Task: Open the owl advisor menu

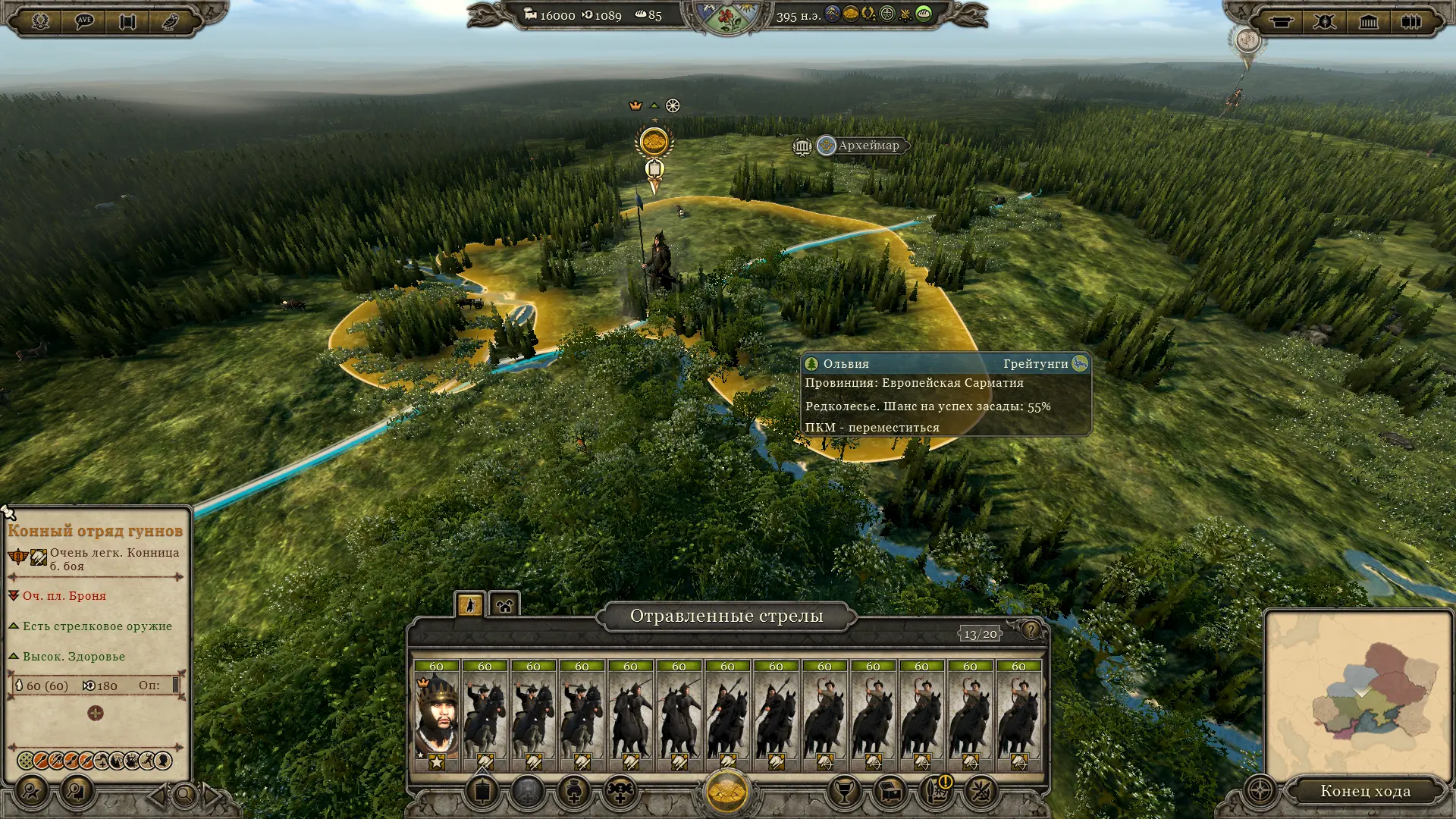Action: click(171, 20)
